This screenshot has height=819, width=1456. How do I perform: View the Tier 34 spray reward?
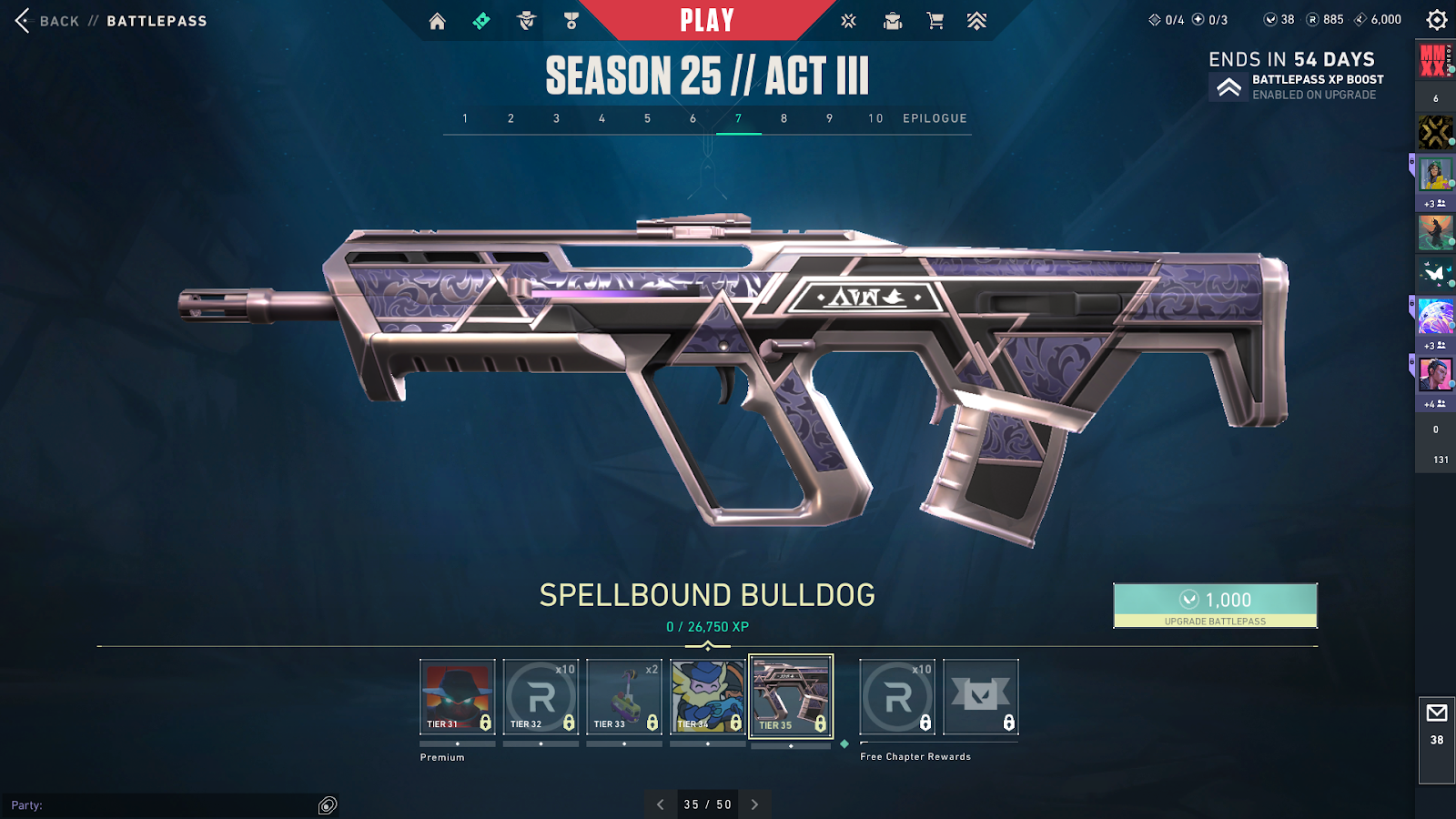707,697
